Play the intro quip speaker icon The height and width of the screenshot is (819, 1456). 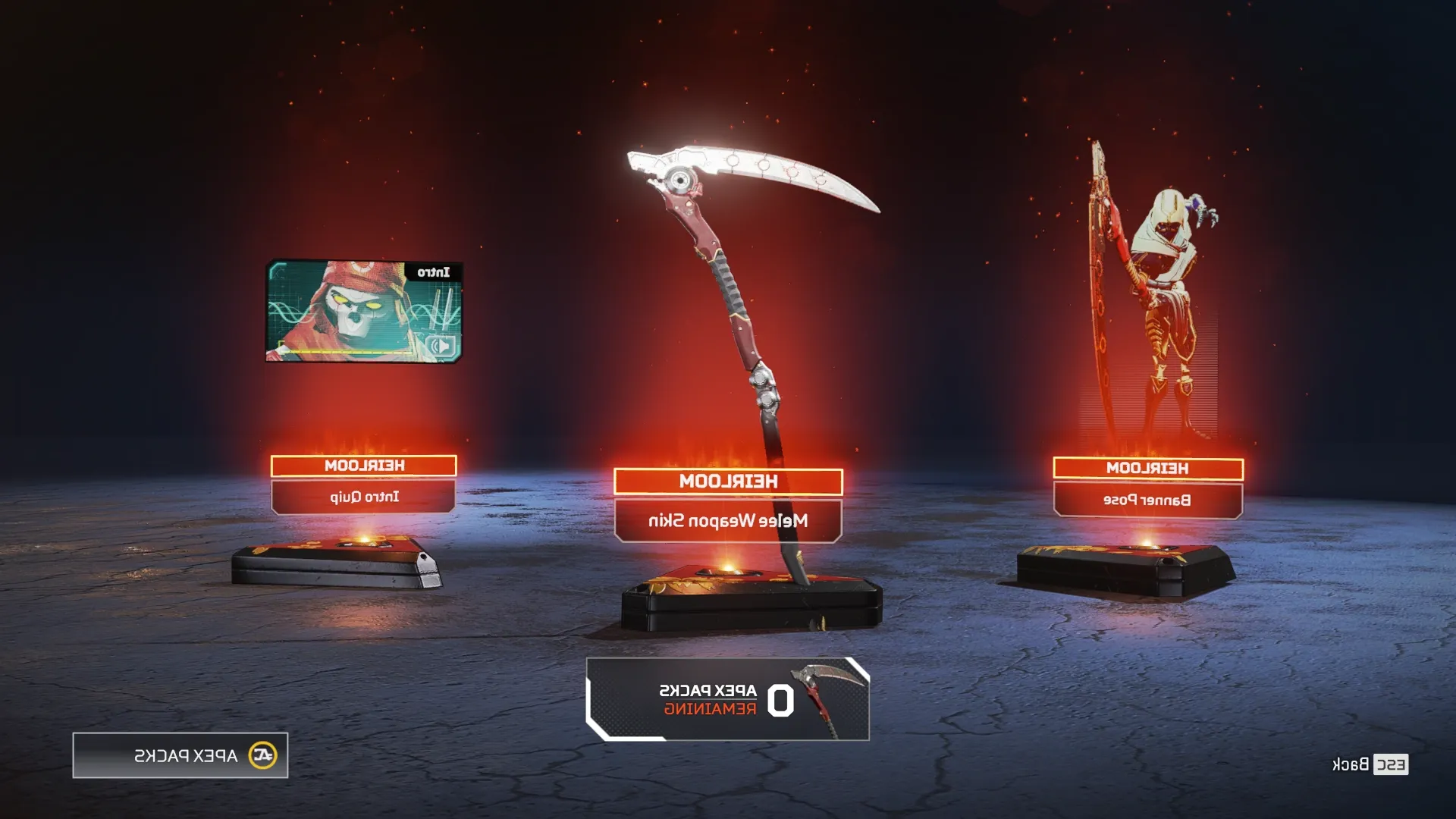441,347
